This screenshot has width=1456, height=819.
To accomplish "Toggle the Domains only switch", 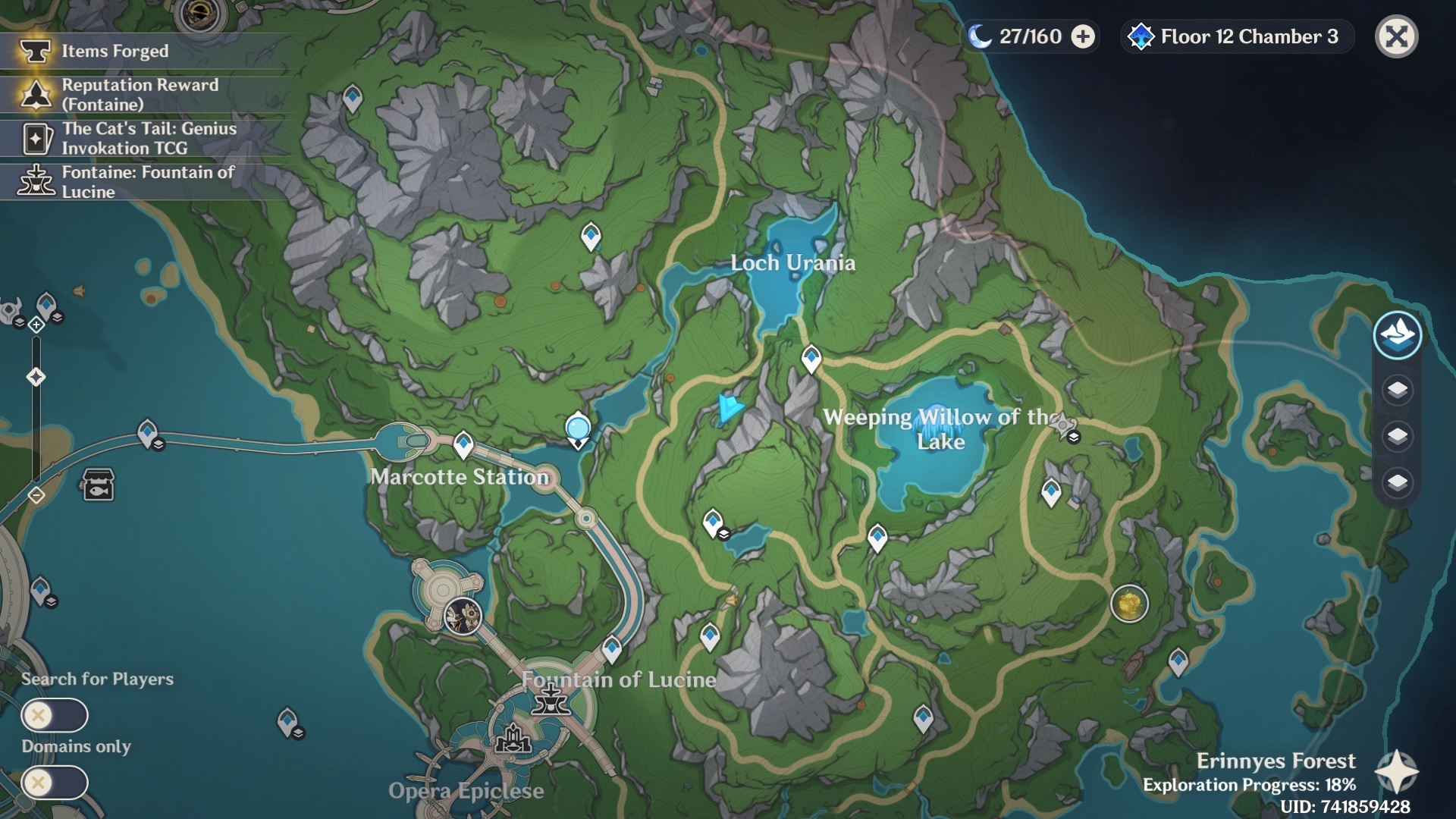I will click(x=55, y=782).
